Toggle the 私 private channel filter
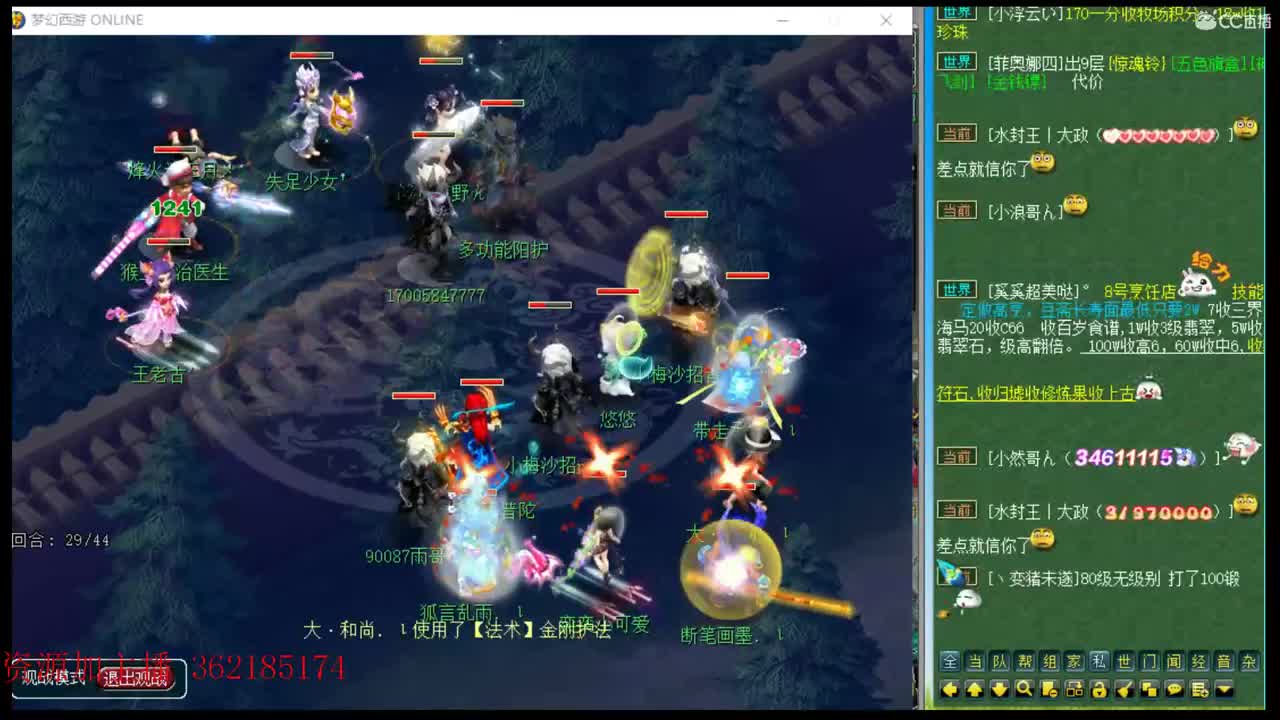Image resolution: width=1280 pixels, height=720 pixels. [1098, 661]
